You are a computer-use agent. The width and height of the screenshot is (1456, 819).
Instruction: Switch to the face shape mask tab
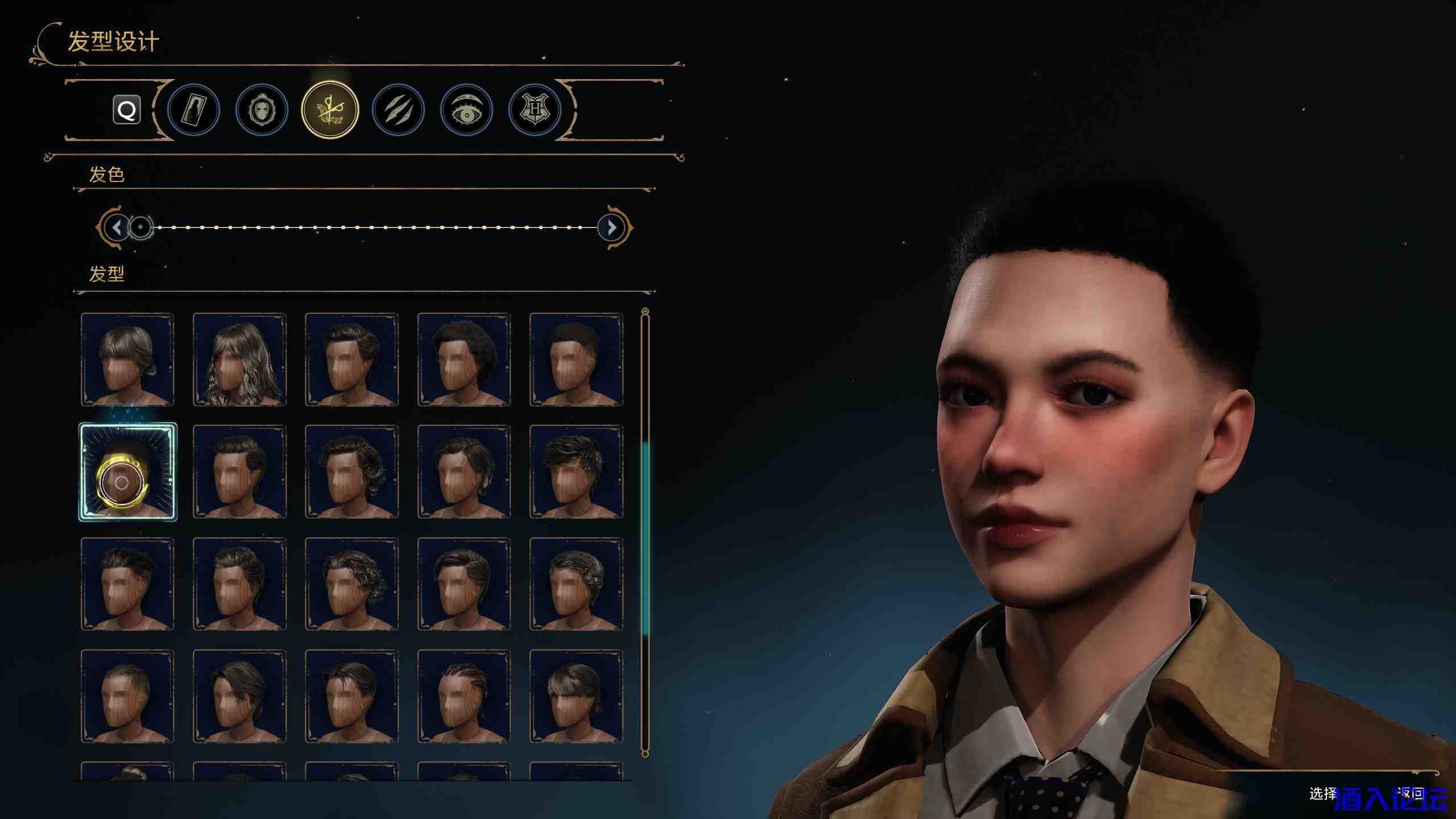coord(262,110)
